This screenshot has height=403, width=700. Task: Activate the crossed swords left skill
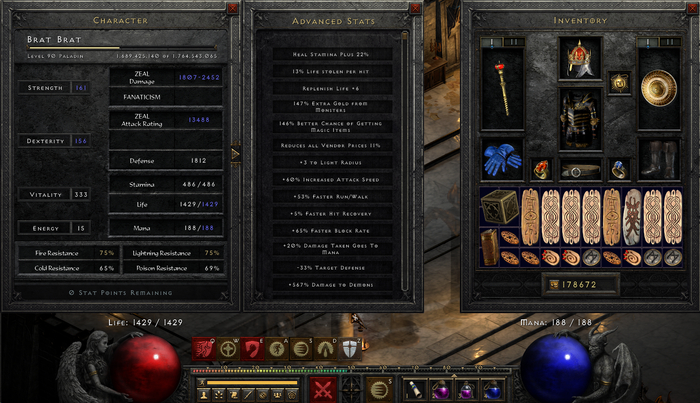point(321,389)
